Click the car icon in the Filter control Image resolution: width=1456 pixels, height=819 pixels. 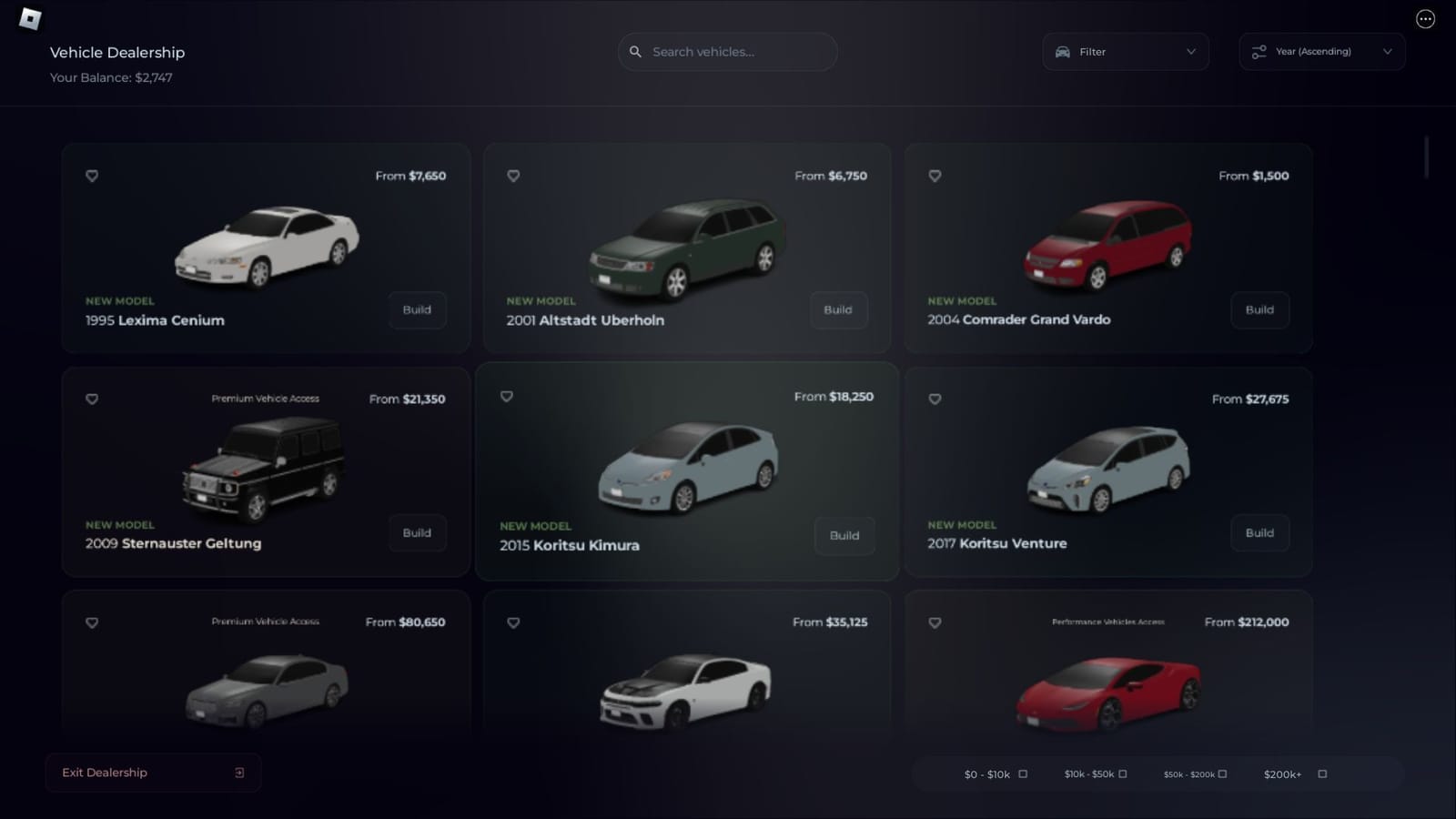click(1063, 52)
